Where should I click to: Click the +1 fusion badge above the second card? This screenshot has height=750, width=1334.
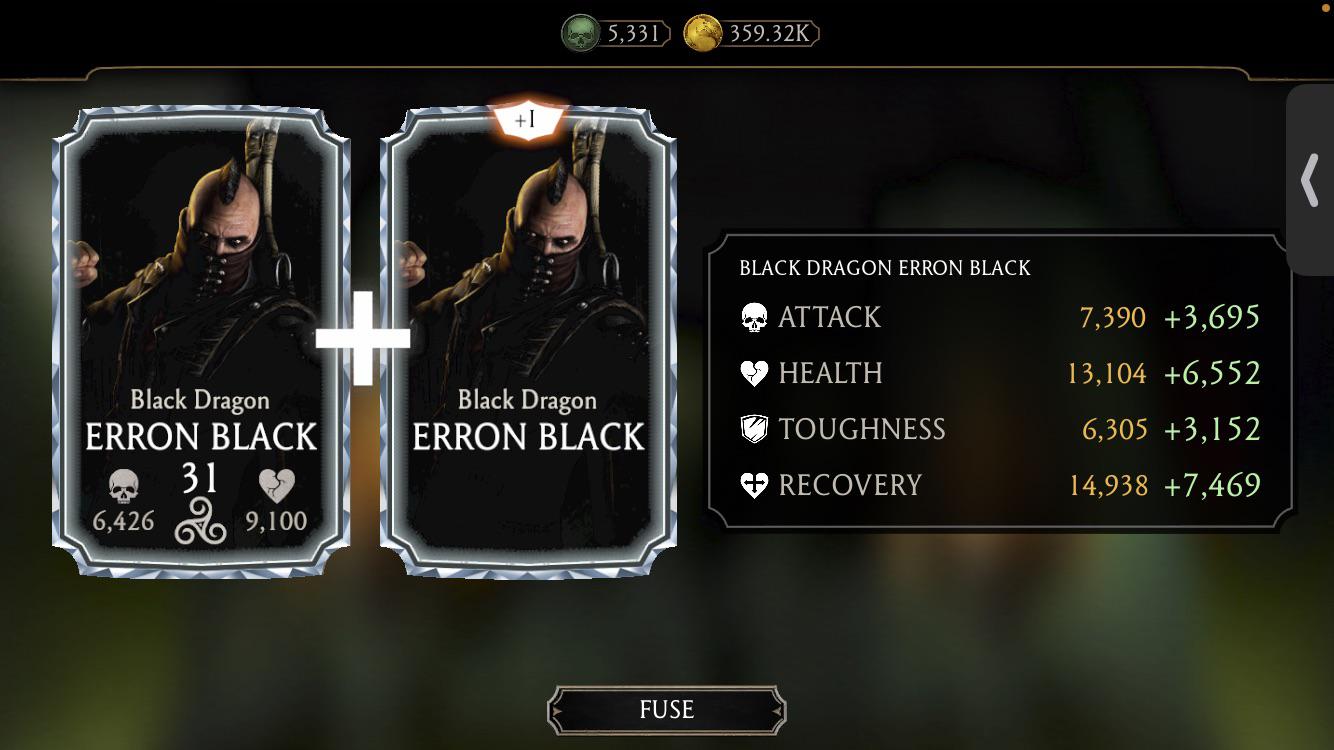[x=529, y=119]
